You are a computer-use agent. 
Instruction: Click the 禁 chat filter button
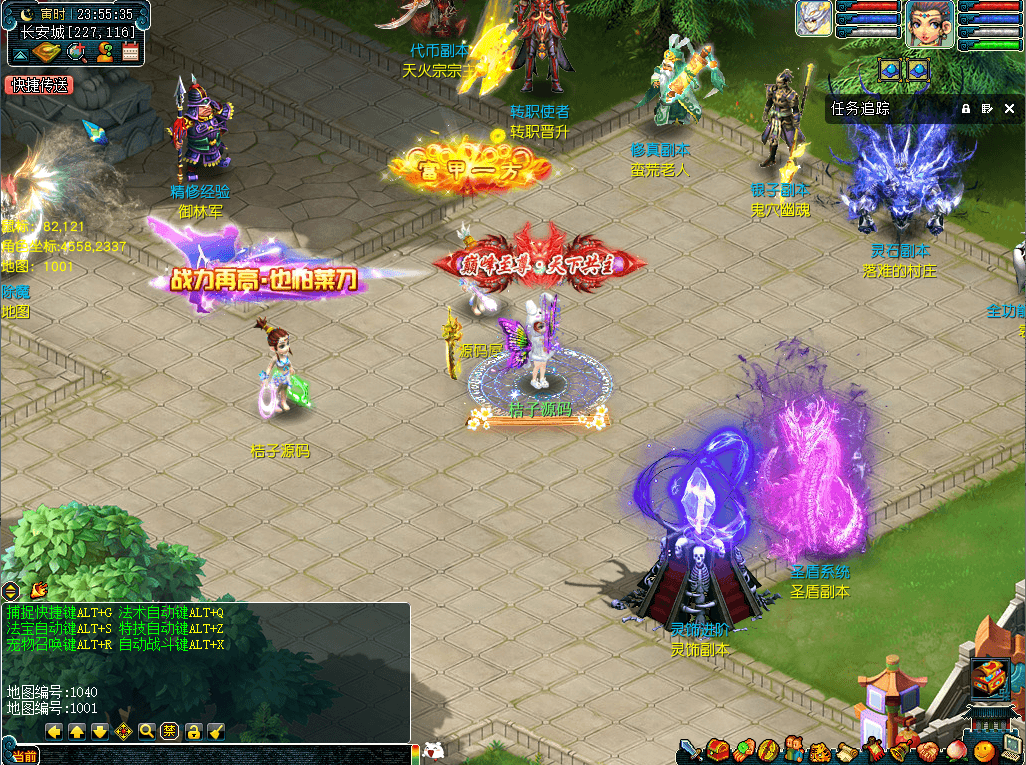pos(170,731)
